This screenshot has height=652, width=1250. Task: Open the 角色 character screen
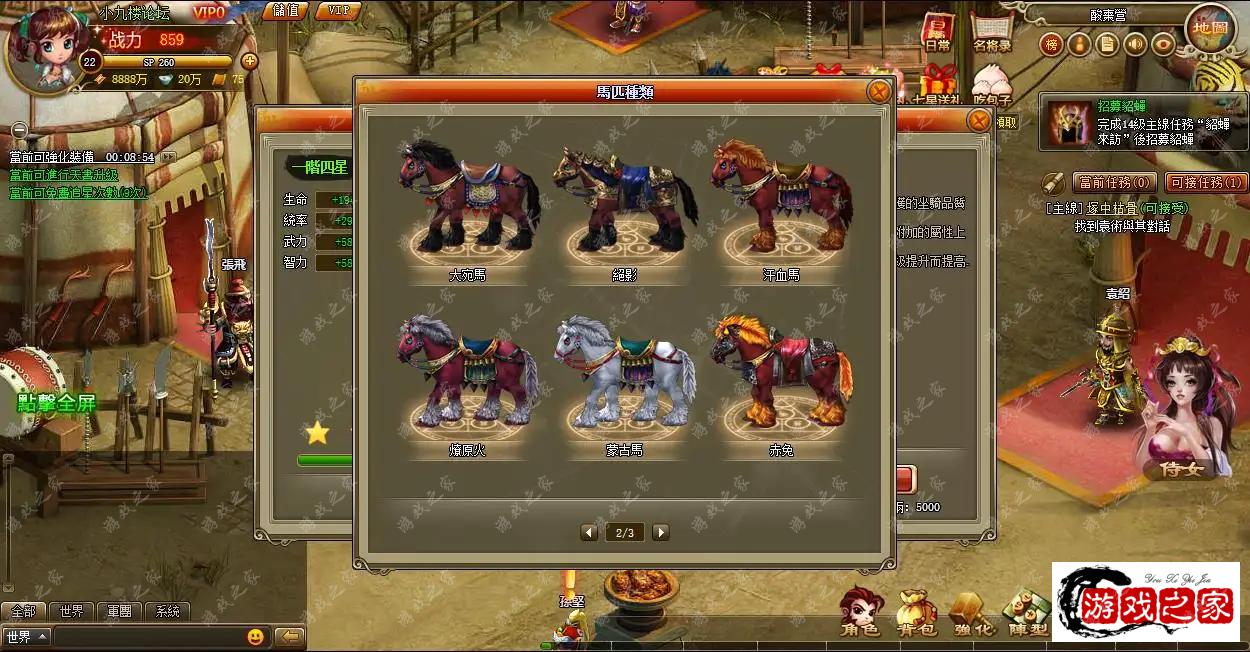pos(860,612)
